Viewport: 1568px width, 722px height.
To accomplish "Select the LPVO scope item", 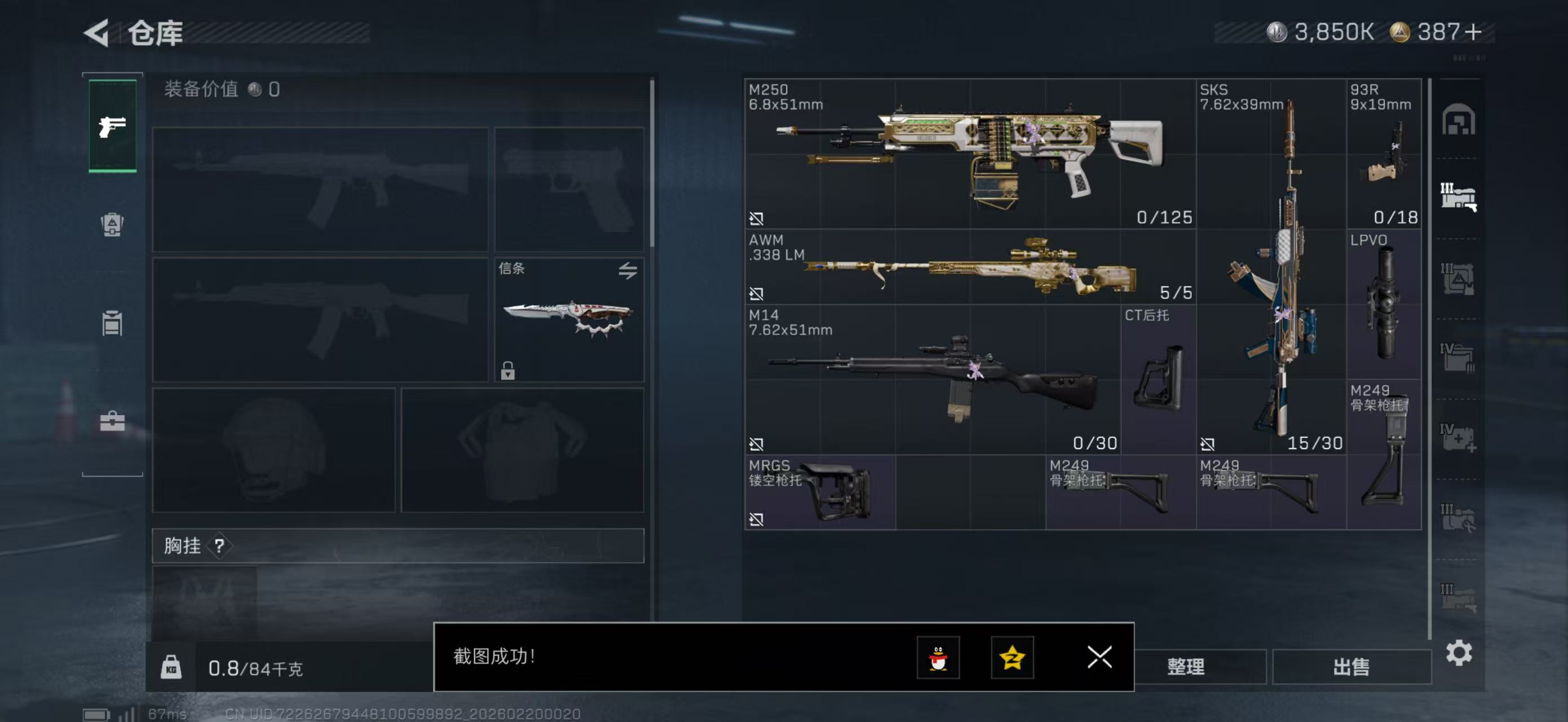I will coord(1384,304).
